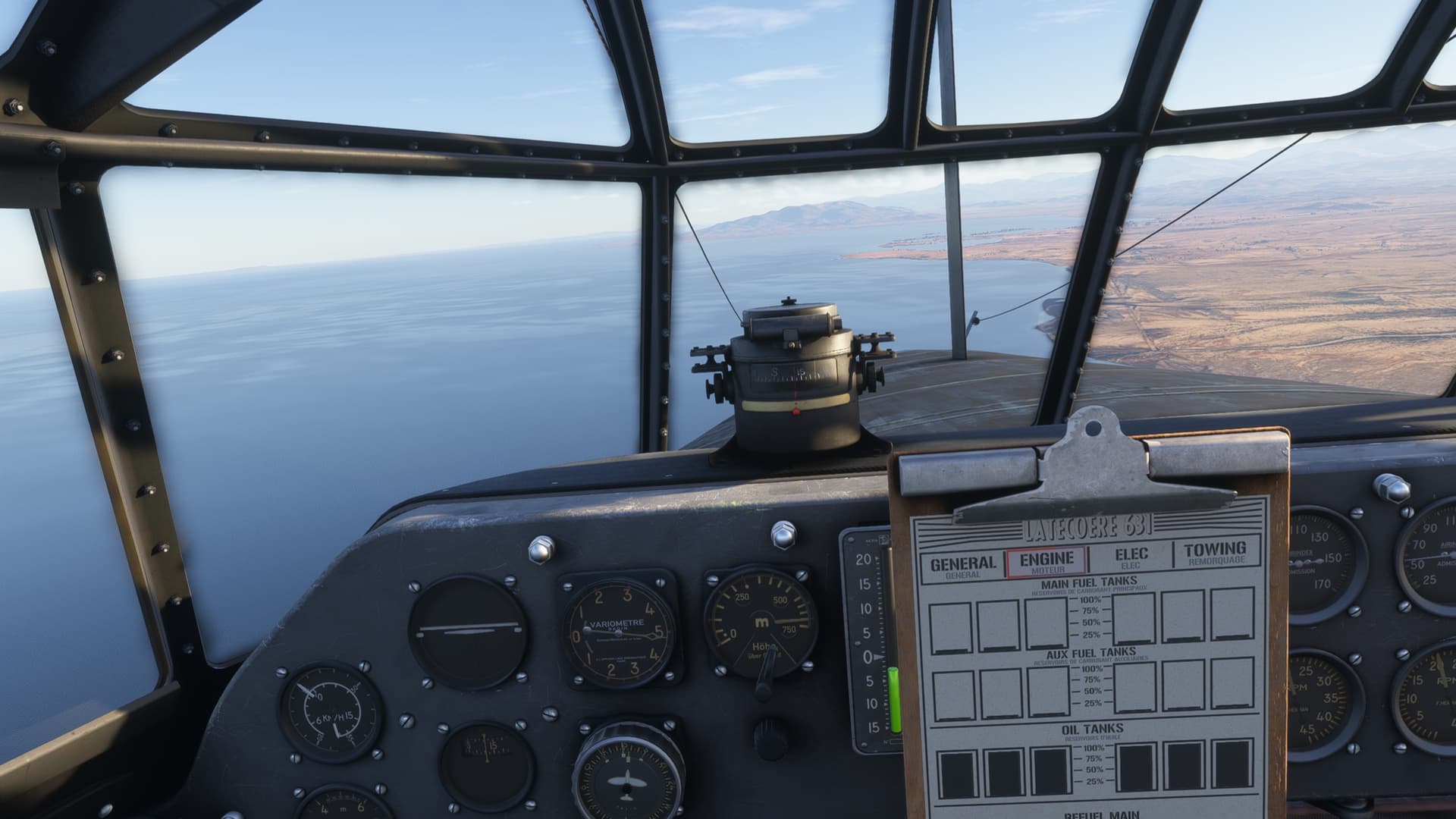The width and height of the screenshot is (1456, 819).
Task: Open the ELEC clipboard page
Action: tap(1131, 557)
